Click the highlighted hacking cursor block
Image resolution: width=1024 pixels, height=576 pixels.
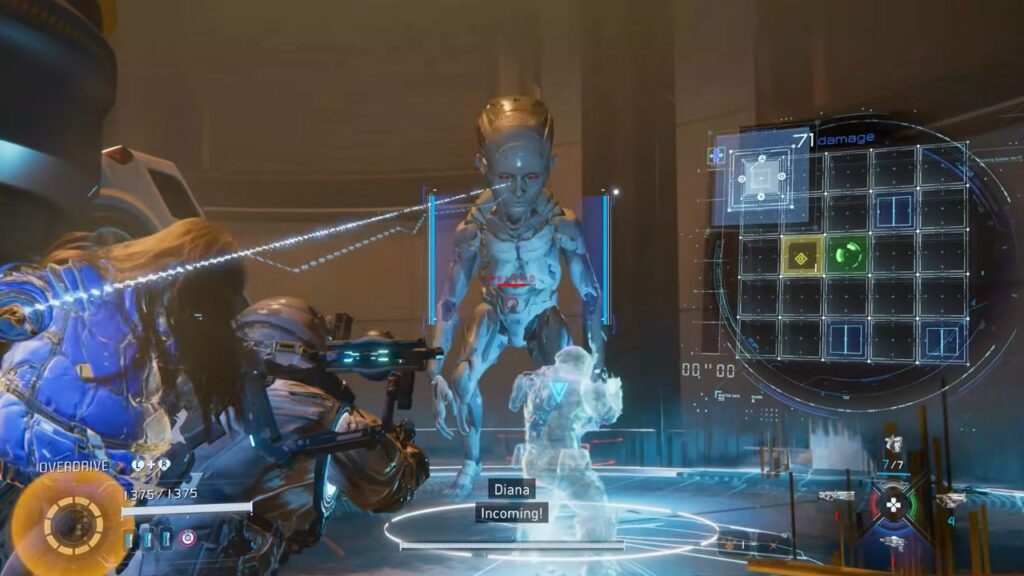click(x=761, y=179)
